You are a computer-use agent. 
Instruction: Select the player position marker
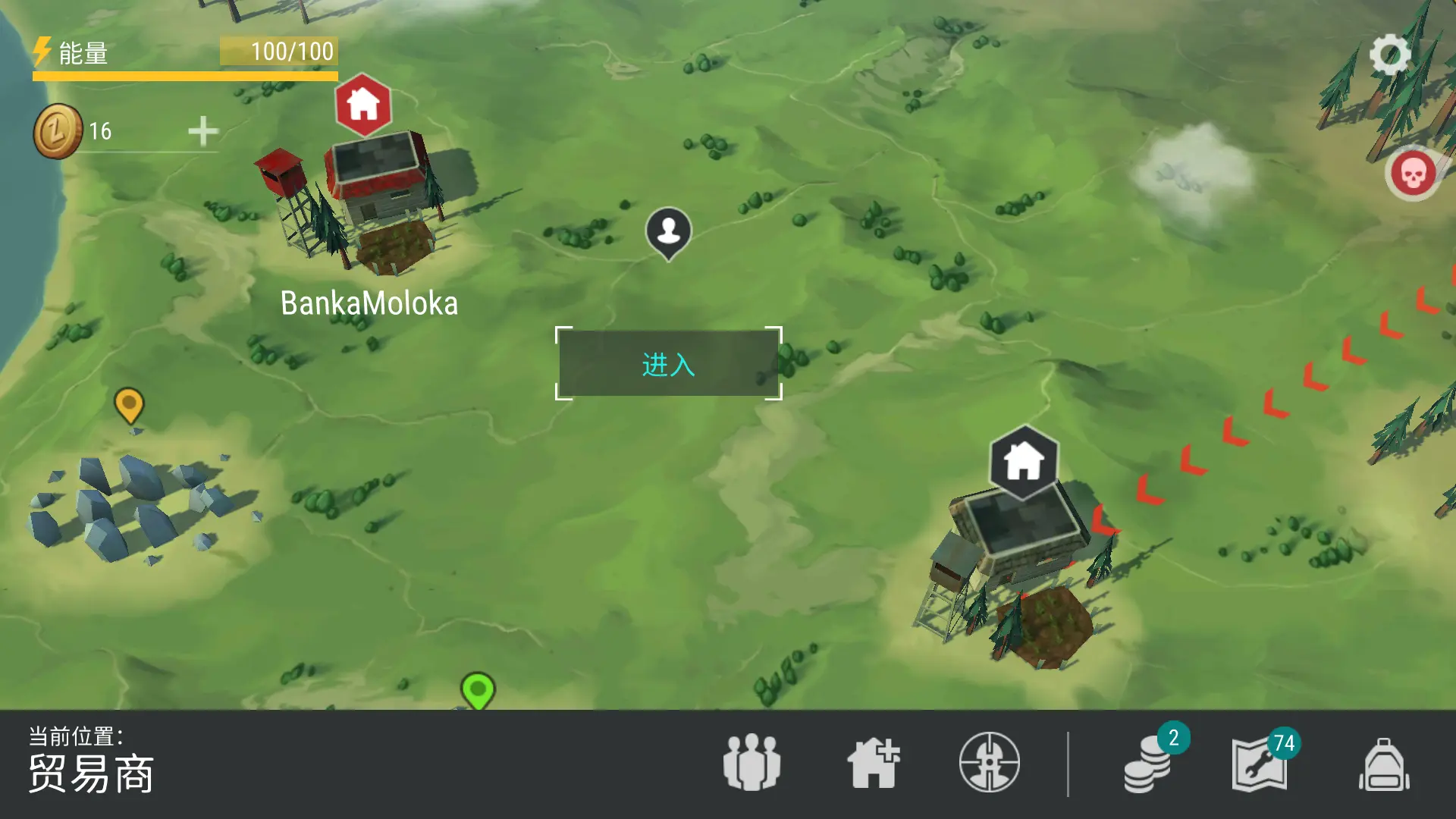(668, 231)
